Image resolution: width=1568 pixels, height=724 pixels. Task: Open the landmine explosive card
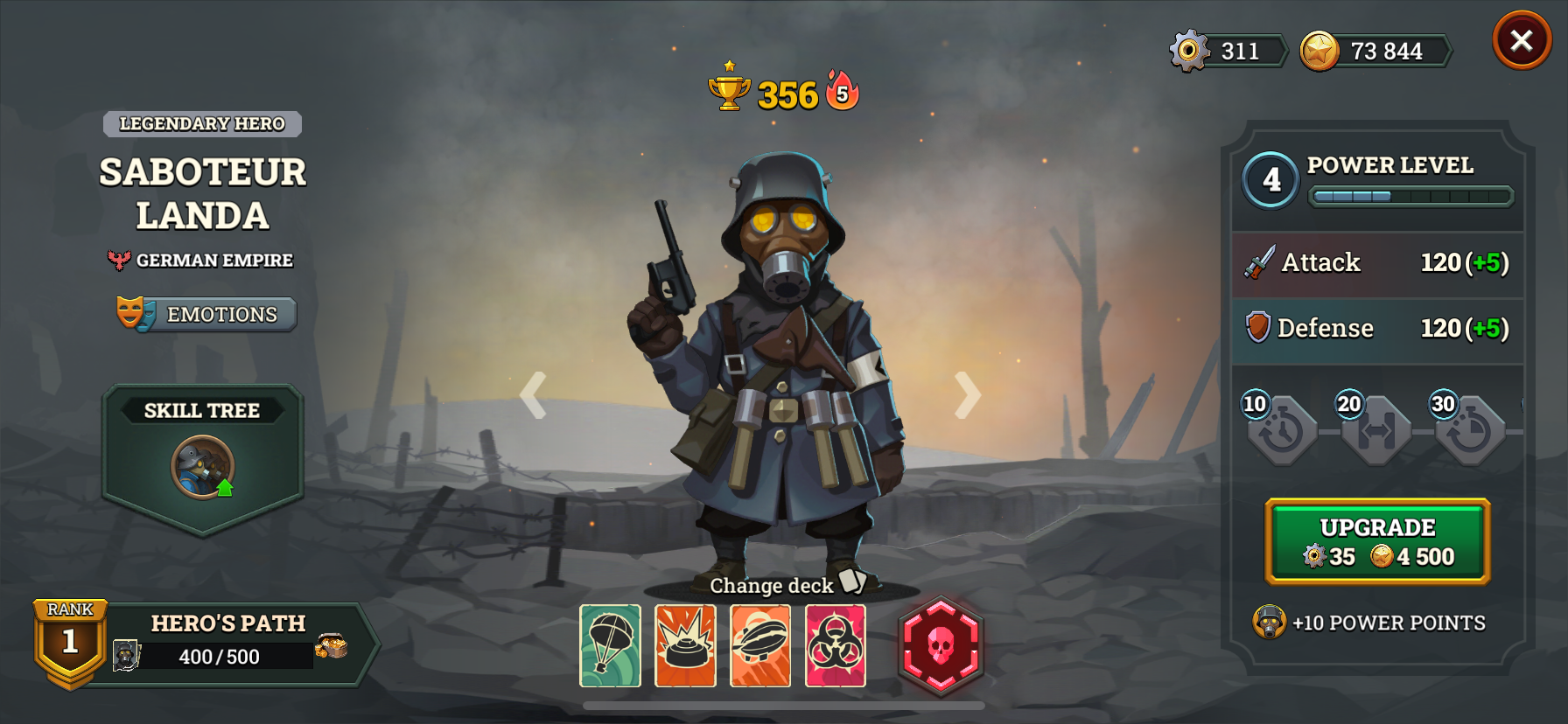(x=686, y=647)
